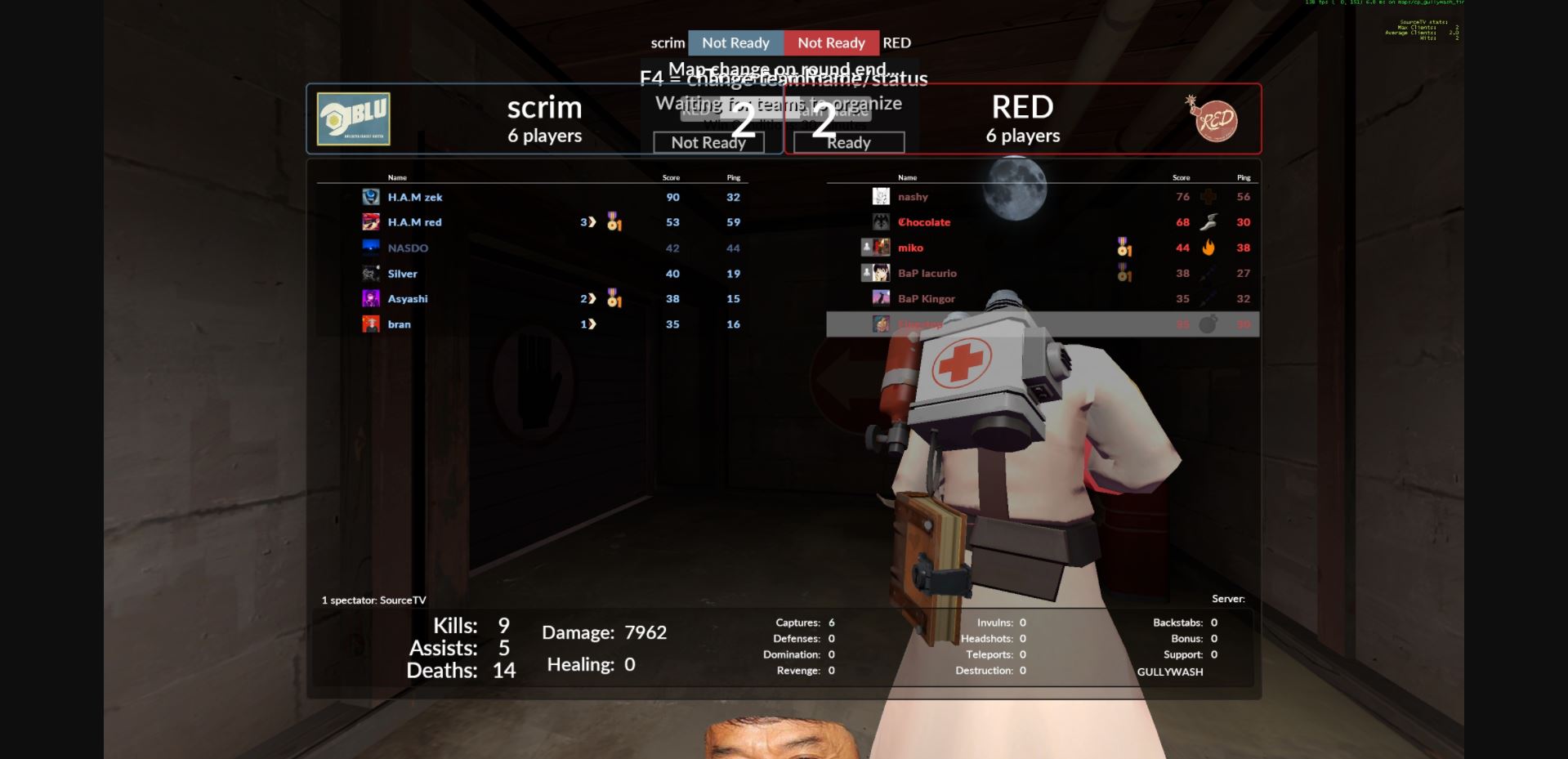Select H.A.M red on the scoreboard
This screenshot has width=1568, height=759.
pyautogui.click(x=414, y=222)
